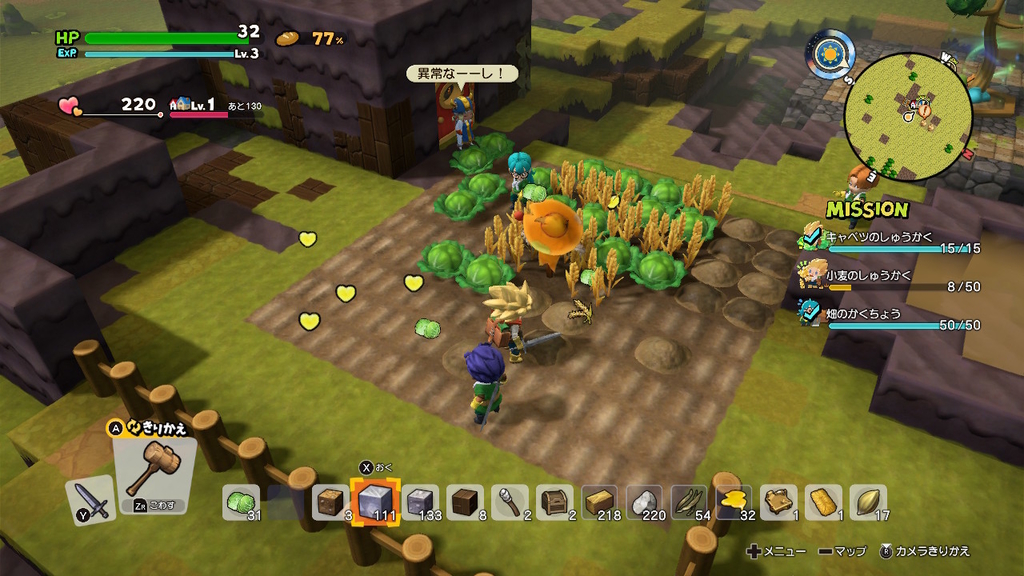
Task: Select the earth block slot with 3
Action: (331, 502)
